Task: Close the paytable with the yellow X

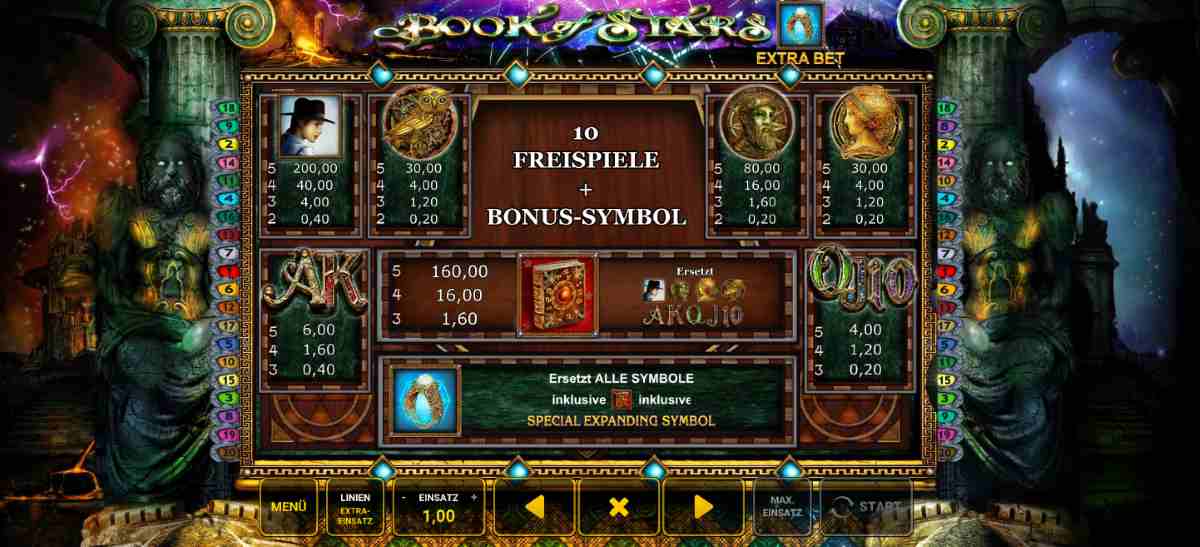Action: [618, 507]
